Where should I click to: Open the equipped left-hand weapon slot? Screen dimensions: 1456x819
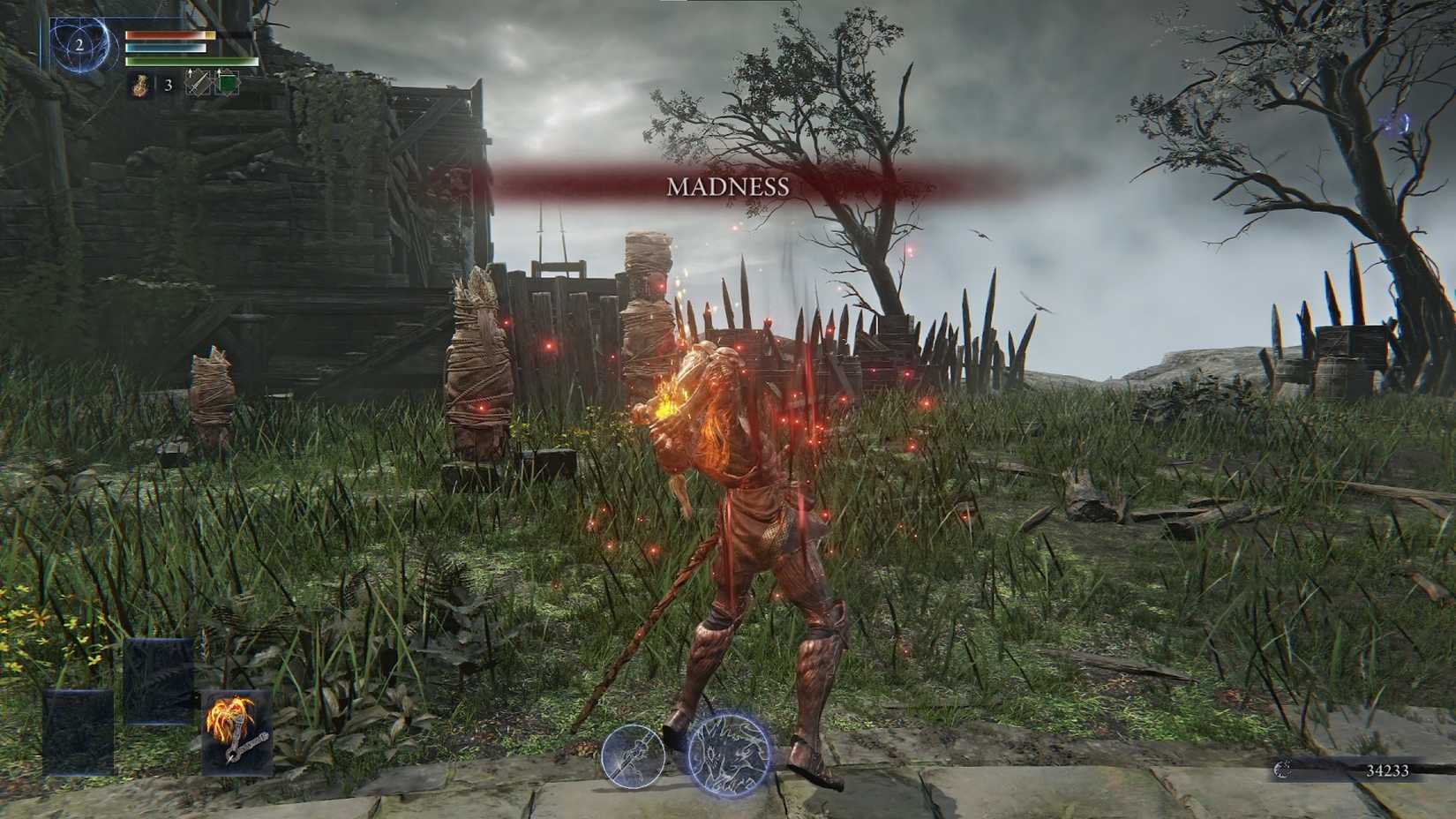click(x=78, y=733)
